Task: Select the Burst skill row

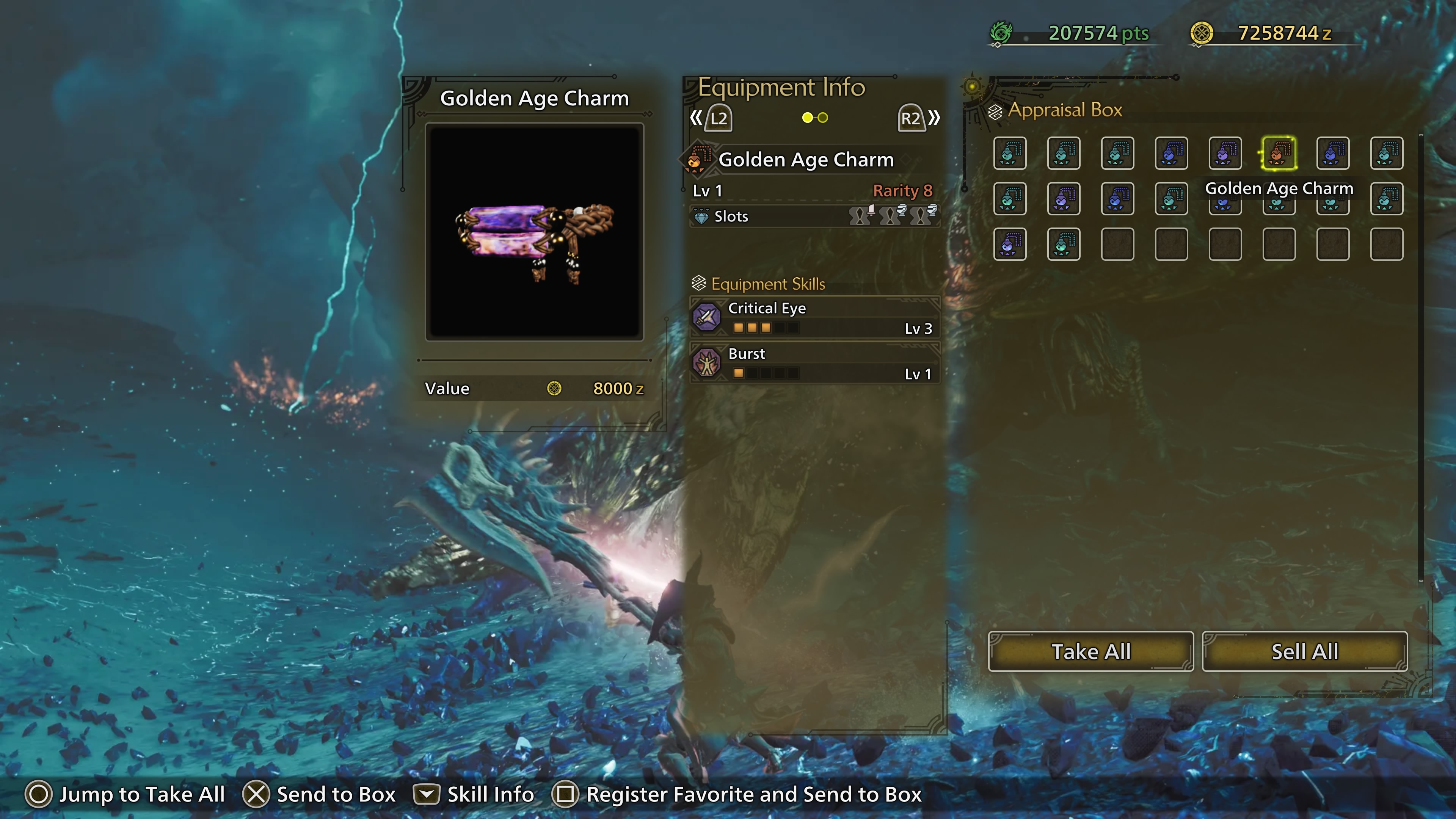Action: (x=814, y=363)
